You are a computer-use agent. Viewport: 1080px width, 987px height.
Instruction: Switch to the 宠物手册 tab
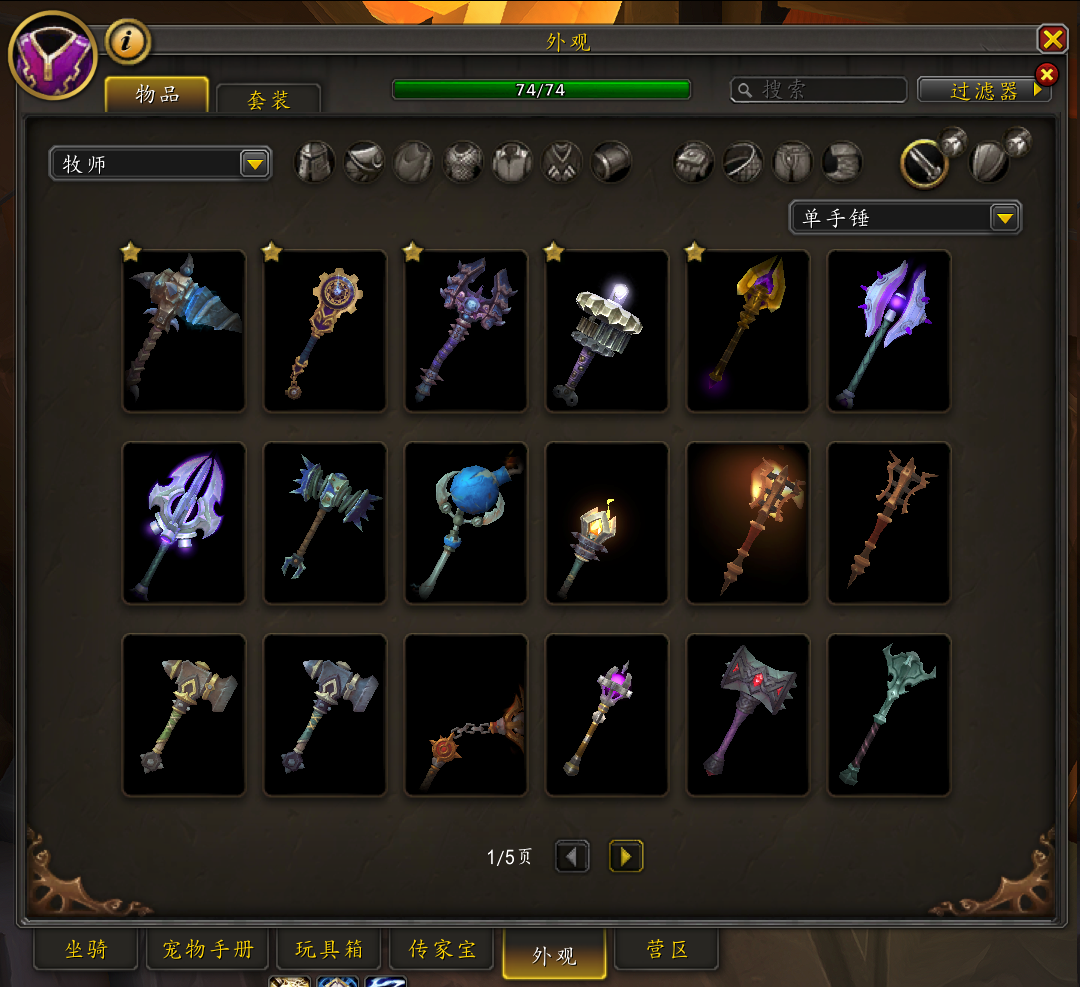(208, 950)
